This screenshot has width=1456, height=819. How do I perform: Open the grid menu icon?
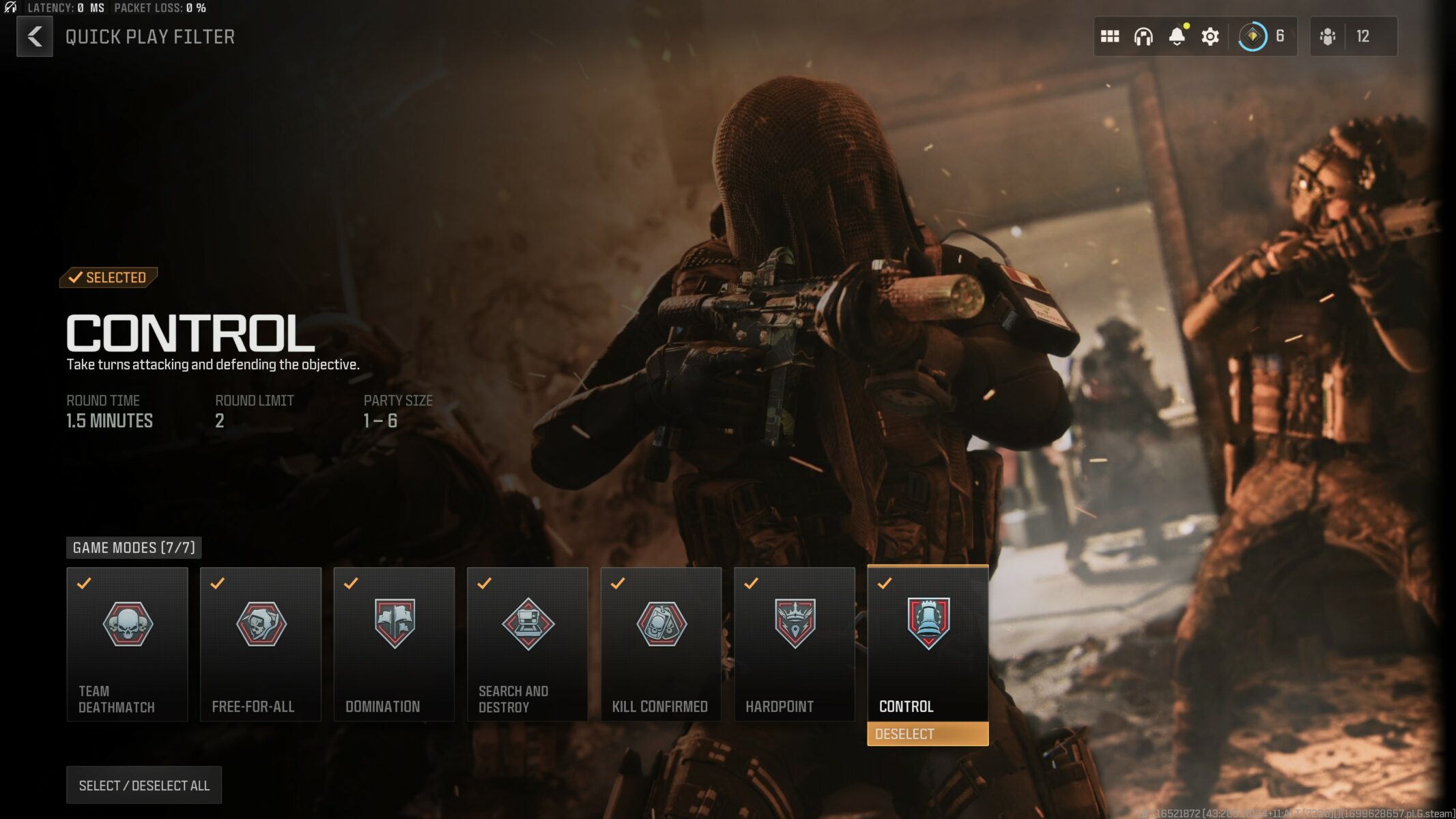tap(1110, 36)
